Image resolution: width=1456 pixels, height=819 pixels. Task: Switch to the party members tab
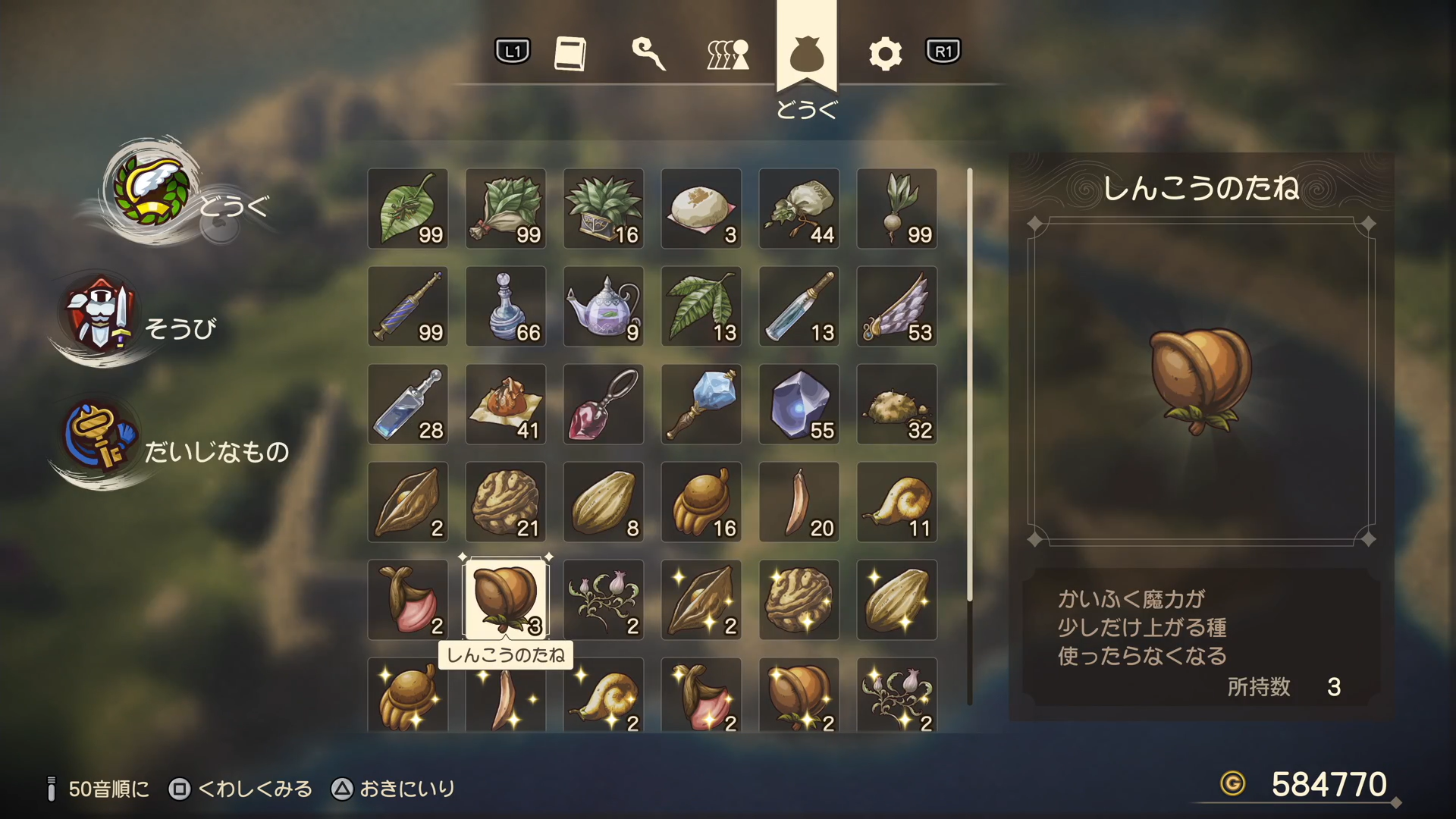(728, 53)
